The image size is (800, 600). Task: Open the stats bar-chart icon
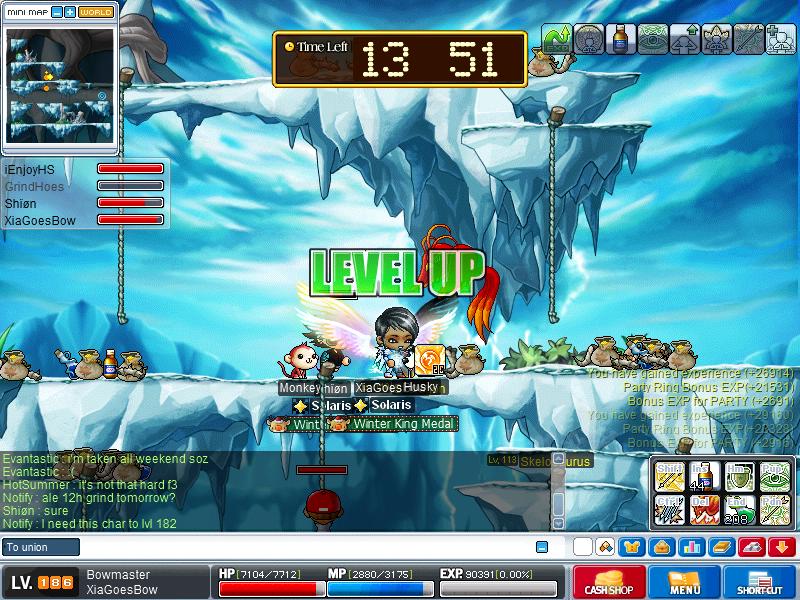[691, 547]
